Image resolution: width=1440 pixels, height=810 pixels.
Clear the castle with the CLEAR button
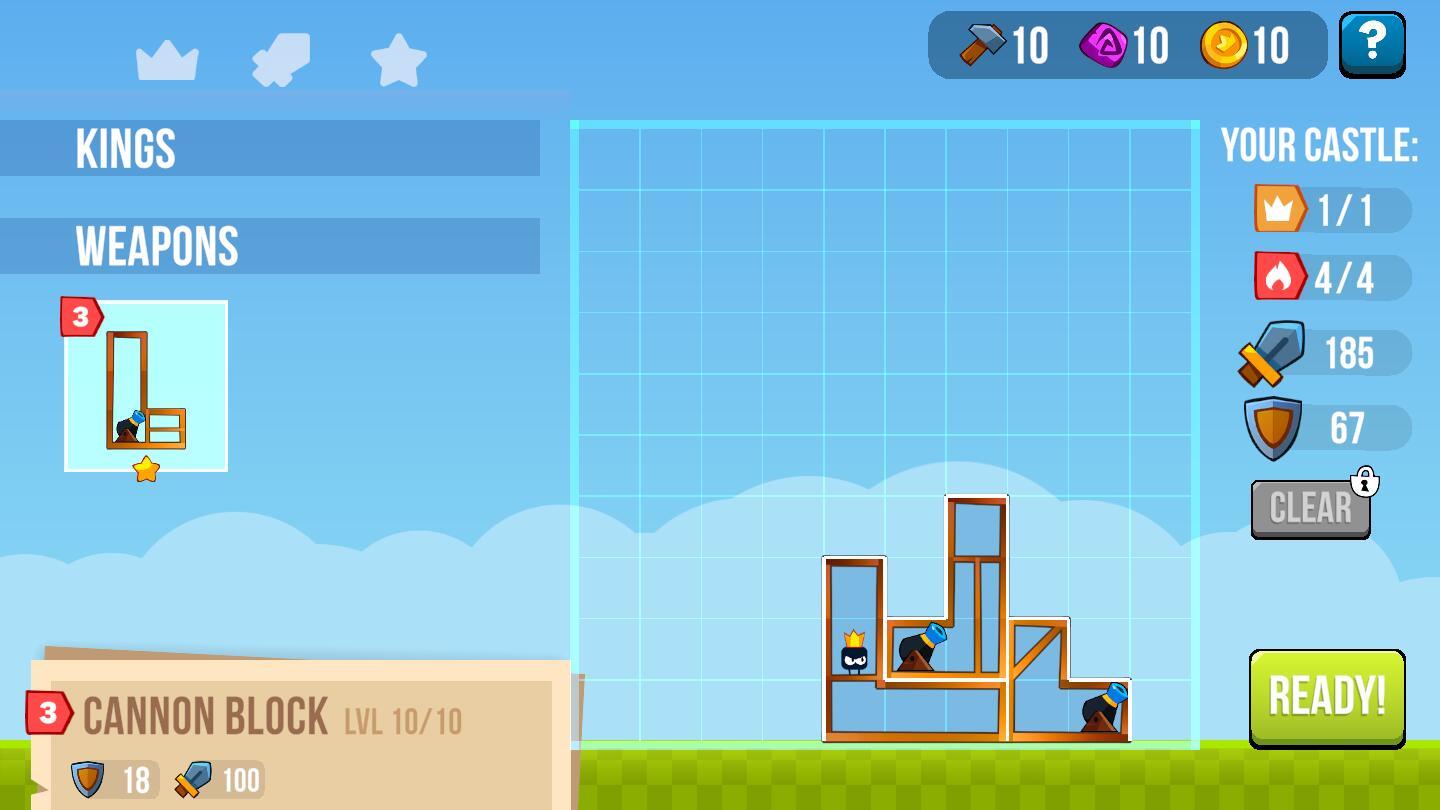[x=1310, y=508]
